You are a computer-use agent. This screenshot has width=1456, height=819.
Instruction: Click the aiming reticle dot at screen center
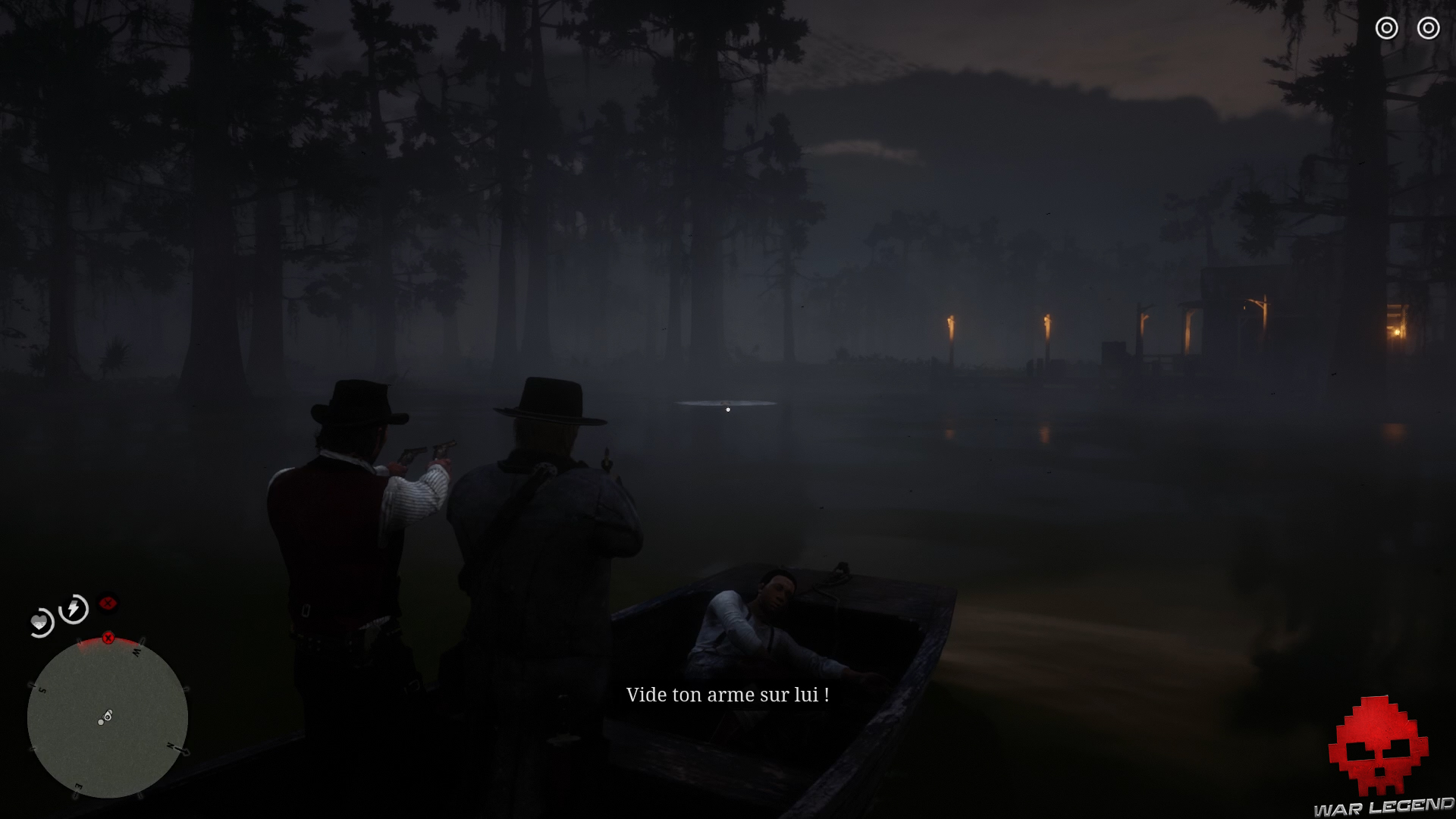coord(728,409)
